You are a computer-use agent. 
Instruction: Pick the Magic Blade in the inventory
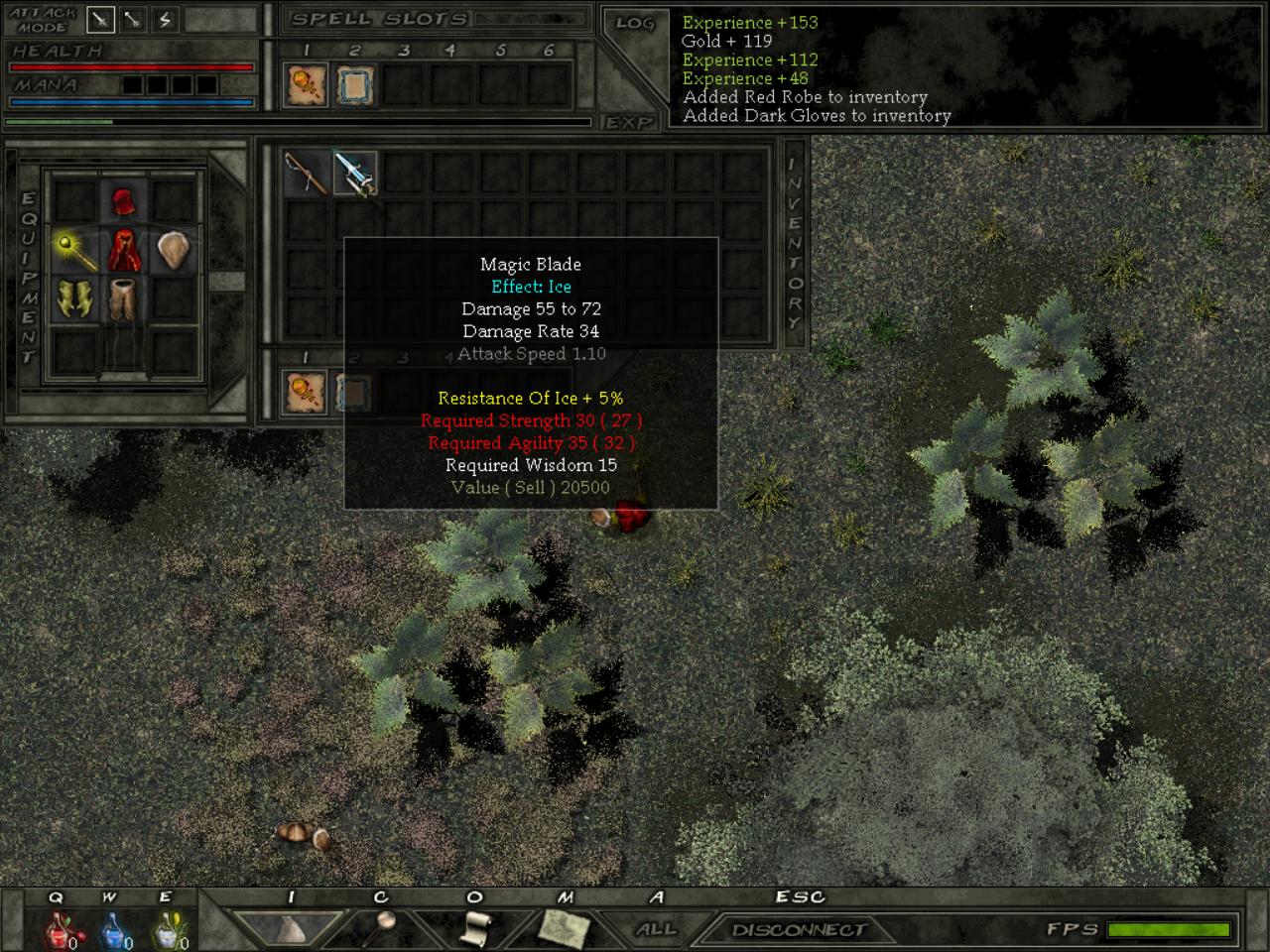click(354, 174)
